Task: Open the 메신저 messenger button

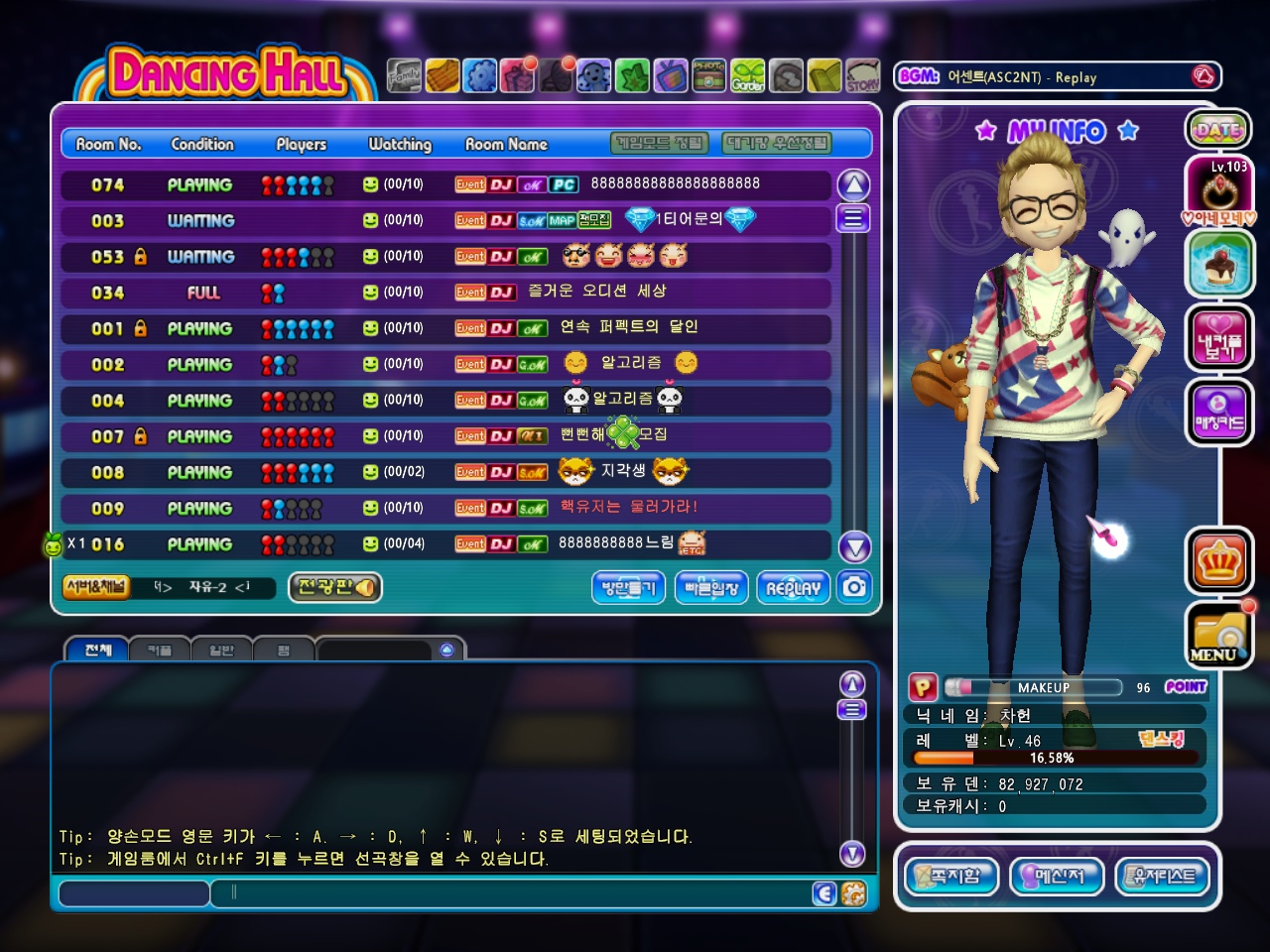Action: point(1057,877)
